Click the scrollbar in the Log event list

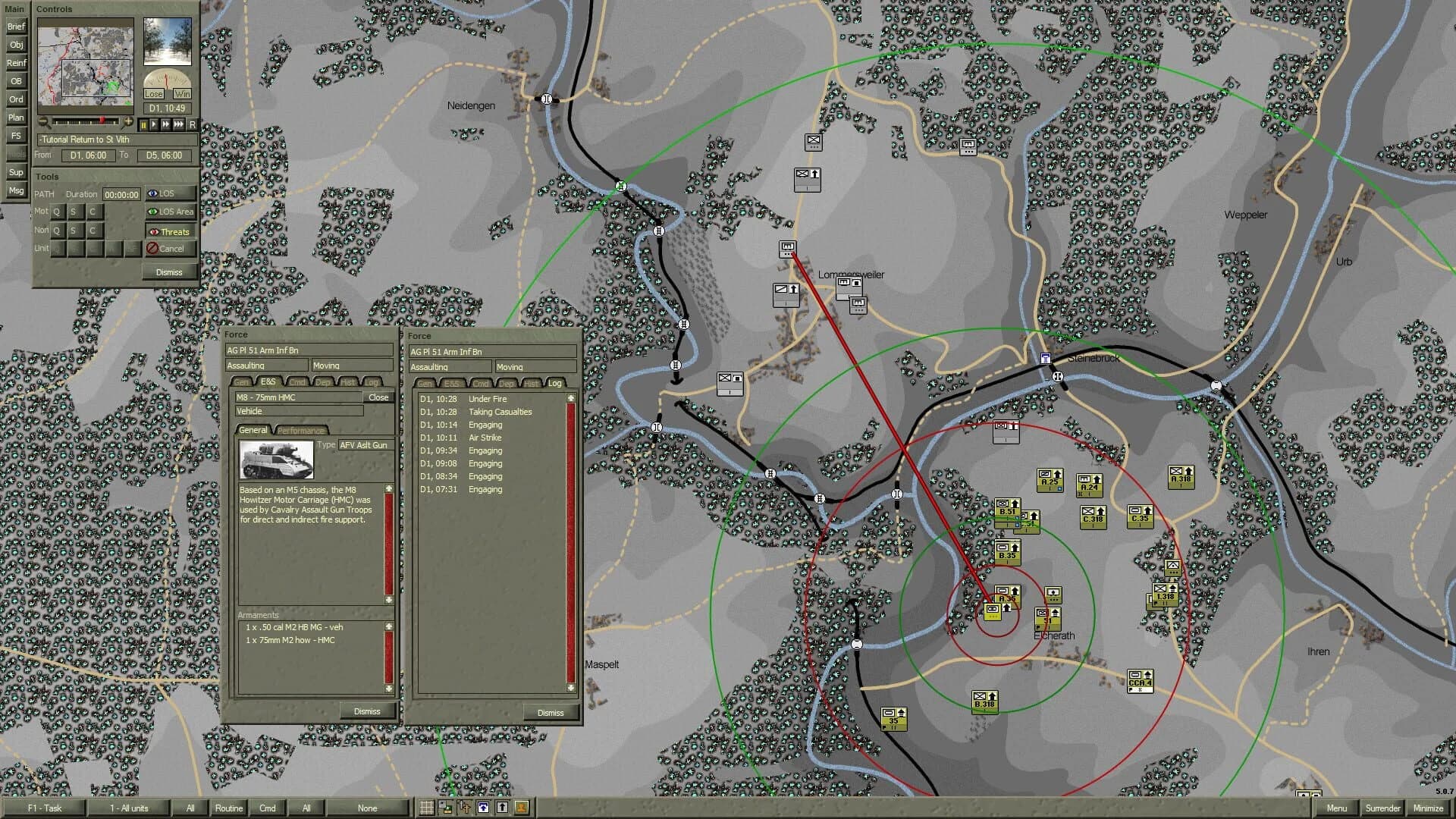point(570,531)
